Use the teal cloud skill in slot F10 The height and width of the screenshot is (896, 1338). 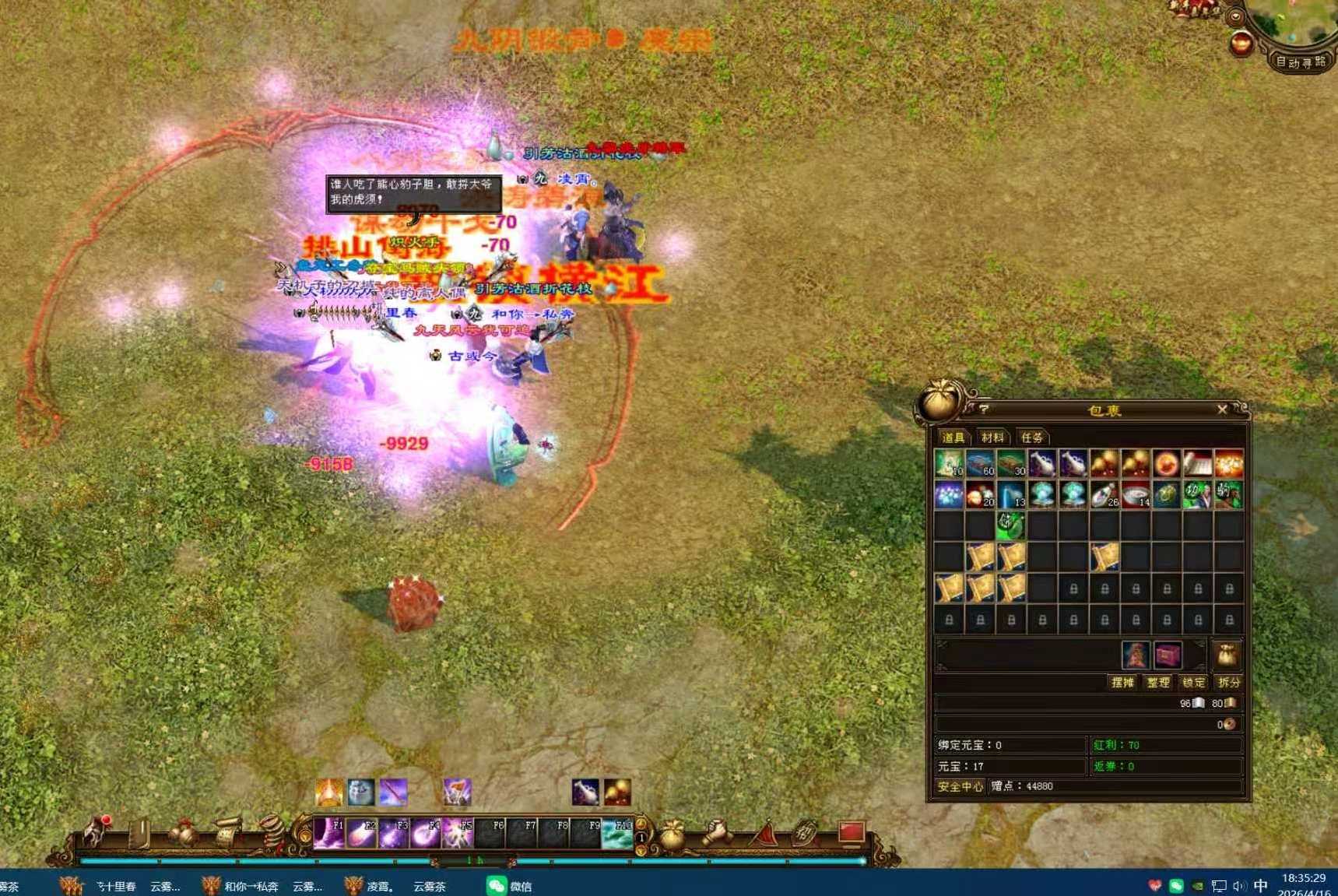(x=617, y=834)
